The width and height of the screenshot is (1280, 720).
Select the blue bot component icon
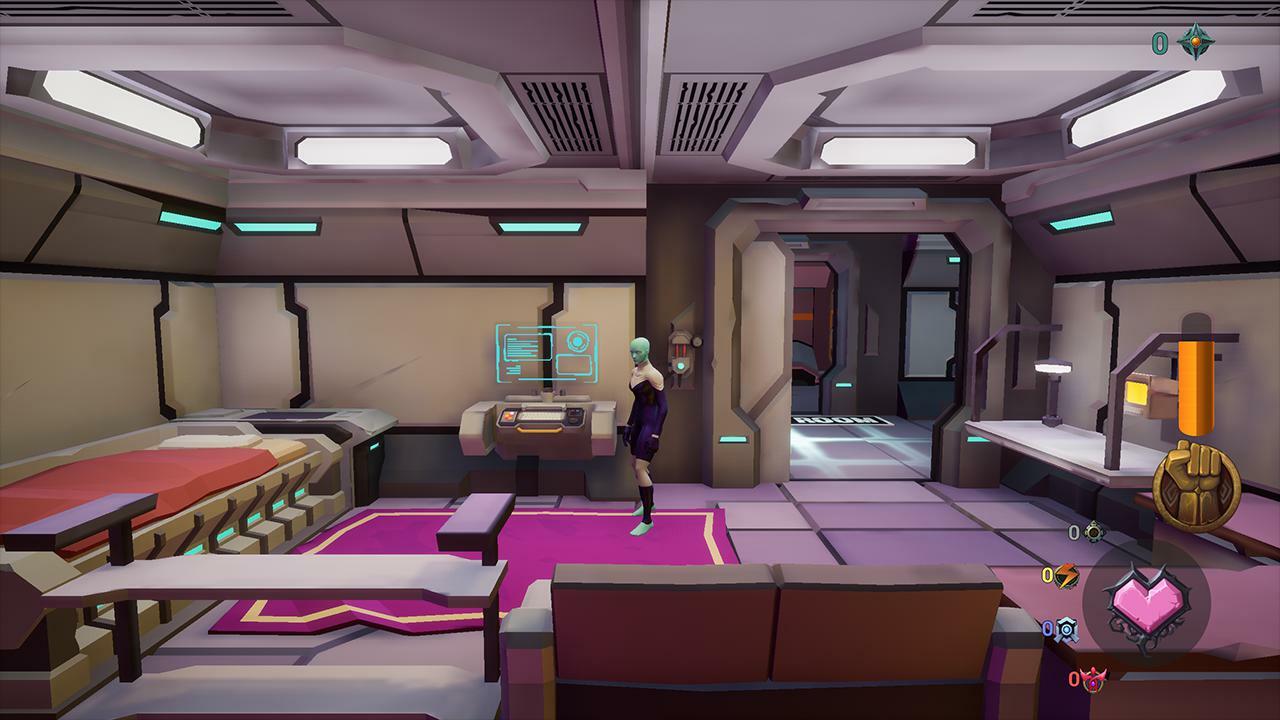tap(1066, 627)
